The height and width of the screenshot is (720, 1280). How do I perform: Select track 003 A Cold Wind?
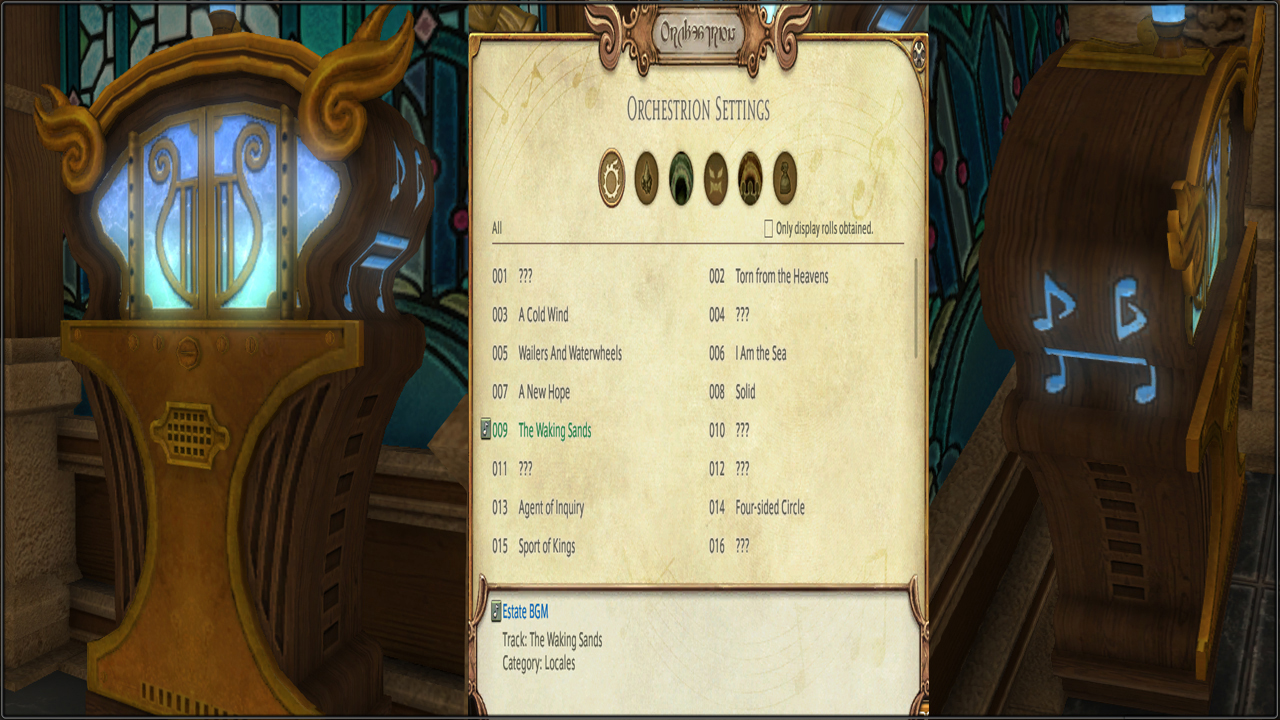coord(543,315)
